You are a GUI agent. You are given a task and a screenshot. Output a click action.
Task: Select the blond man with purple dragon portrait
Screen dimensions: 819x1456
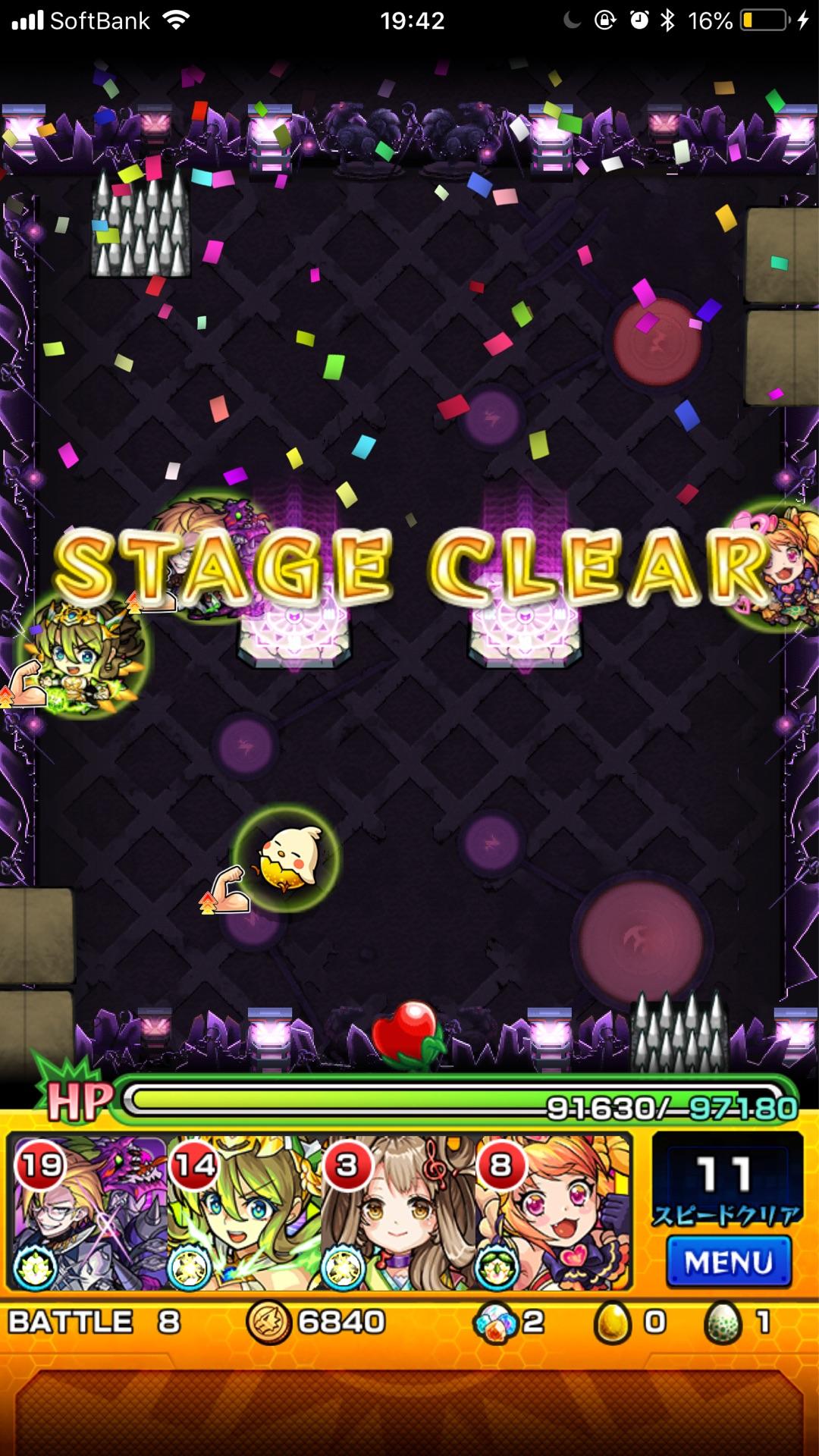click(x=88, y=1213)
